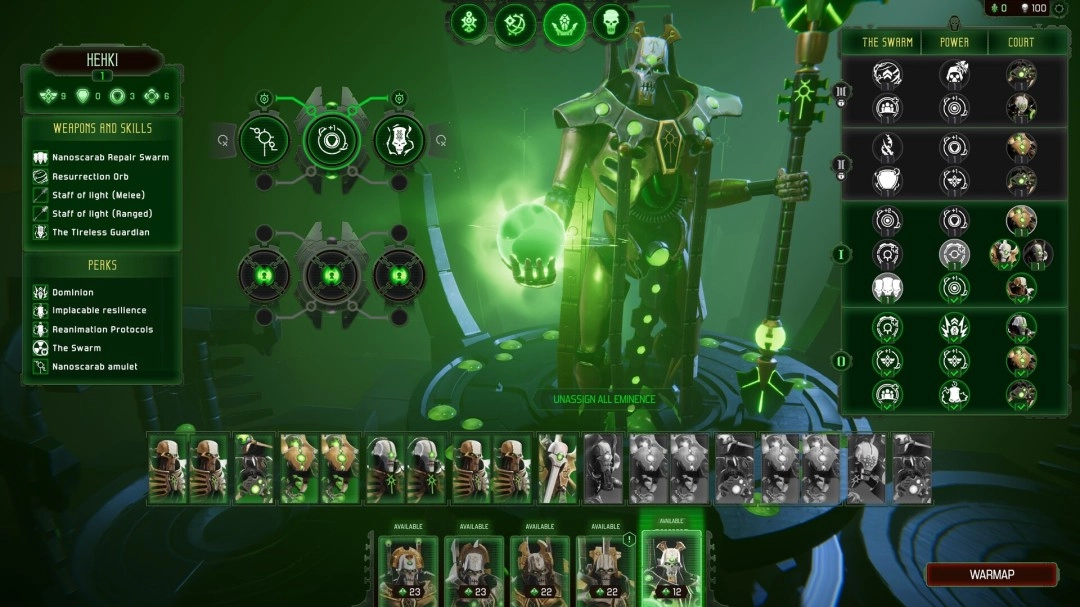Click Unassign All Eminence
This screenshot has width=1080, height=607.
(x=604, y=400)
